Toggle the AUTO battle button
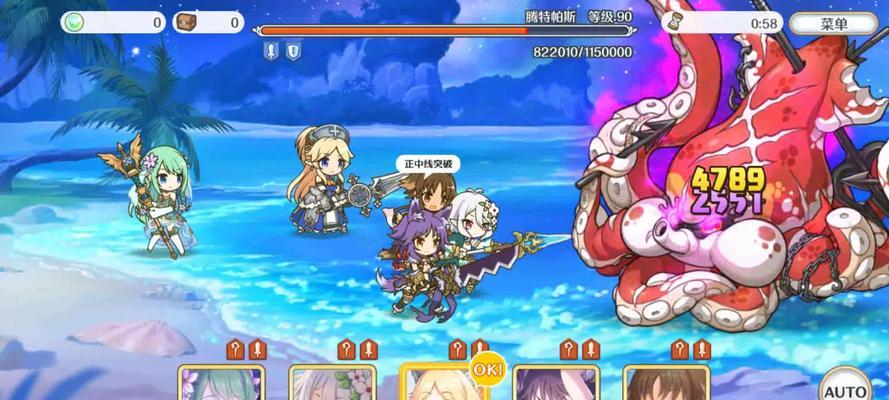This screenshot has height=400, width=889. click(x=846, y=385)
